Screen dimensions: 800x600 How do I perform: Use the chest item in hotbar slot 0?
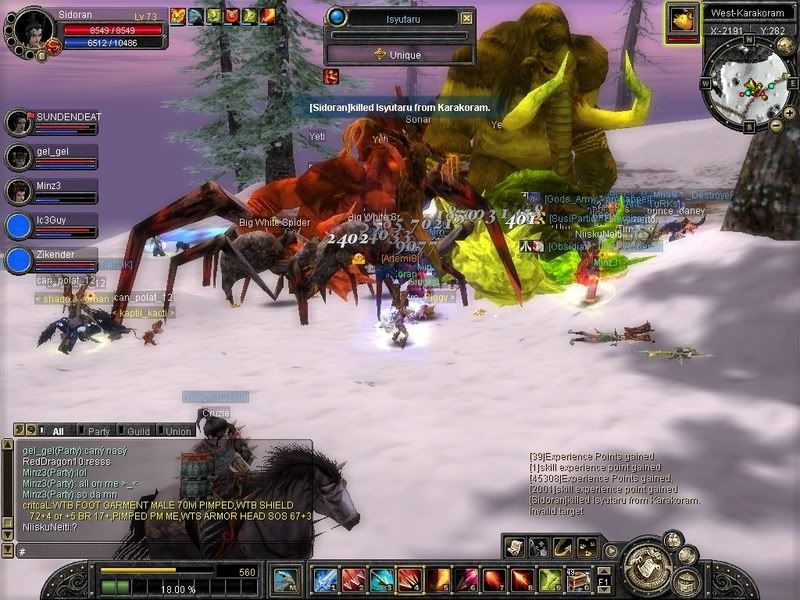578,580
